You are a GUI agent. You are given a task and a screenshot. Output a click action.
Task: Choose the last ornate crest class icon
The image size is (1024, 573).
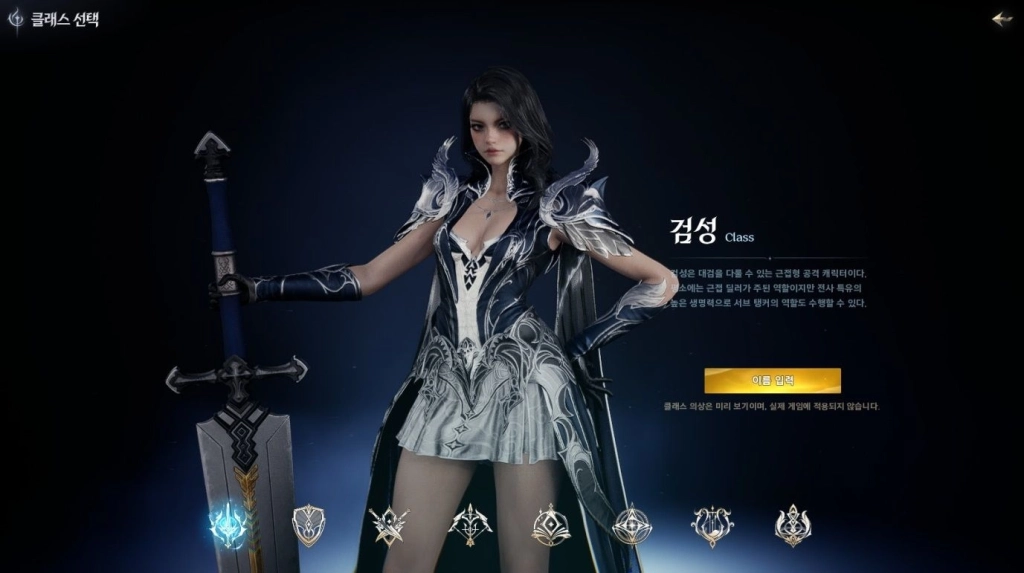pos(793,525)
